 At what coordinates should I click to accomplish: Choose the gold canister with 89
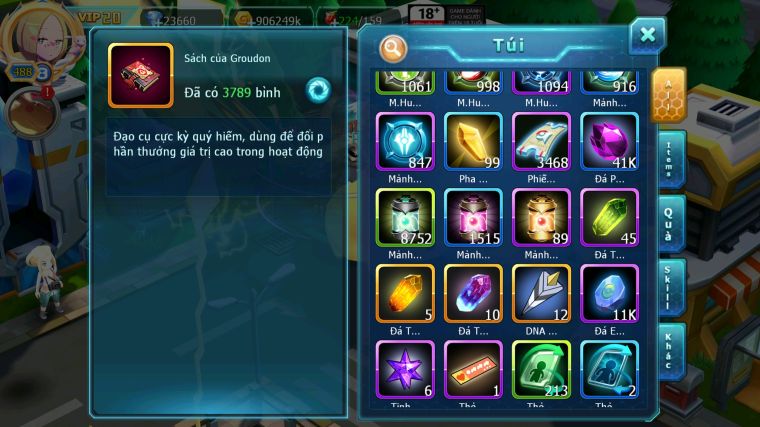[x=541, y=216]
